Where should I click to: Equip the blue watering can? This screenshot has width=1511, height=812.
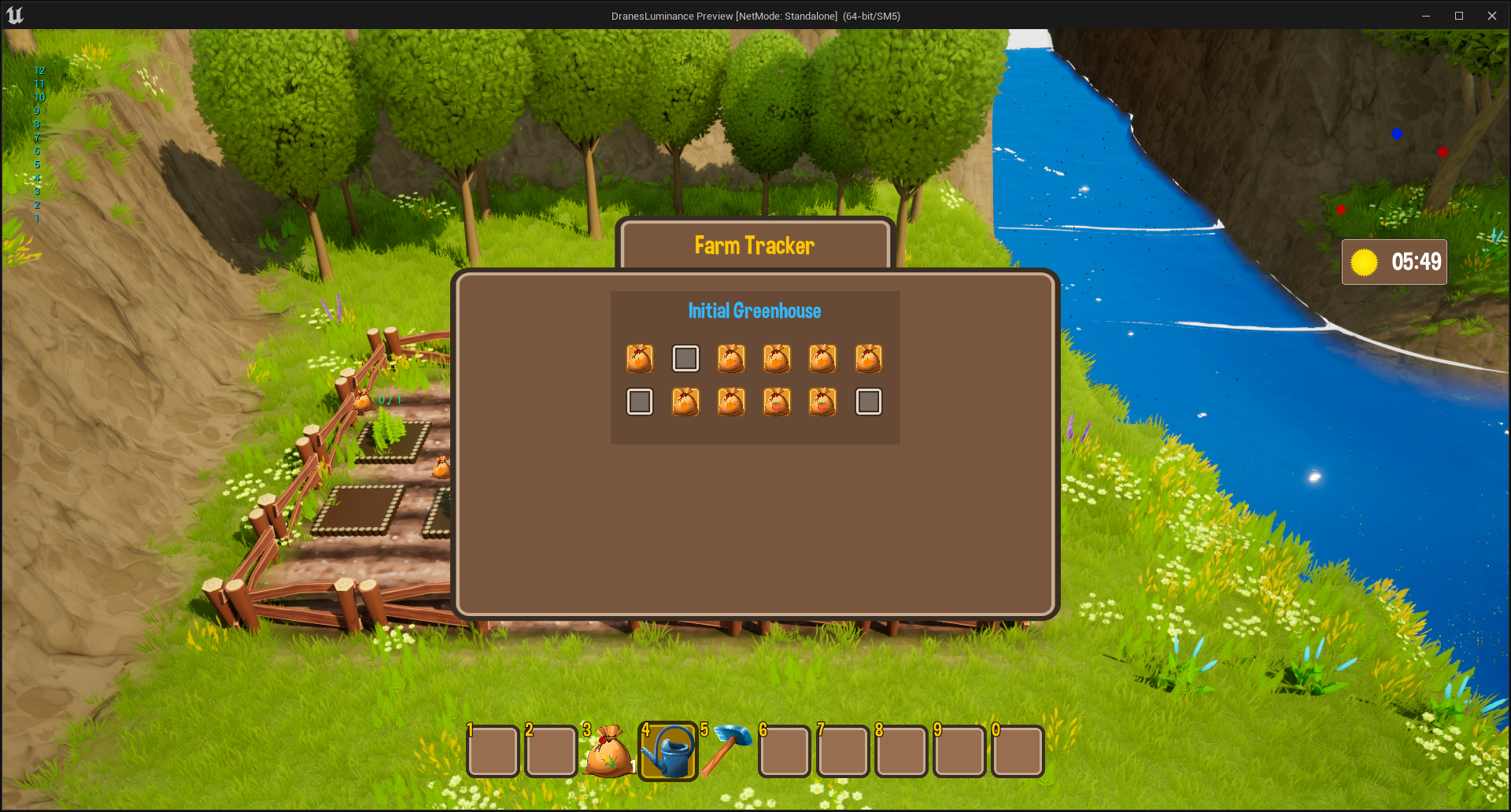667,752
